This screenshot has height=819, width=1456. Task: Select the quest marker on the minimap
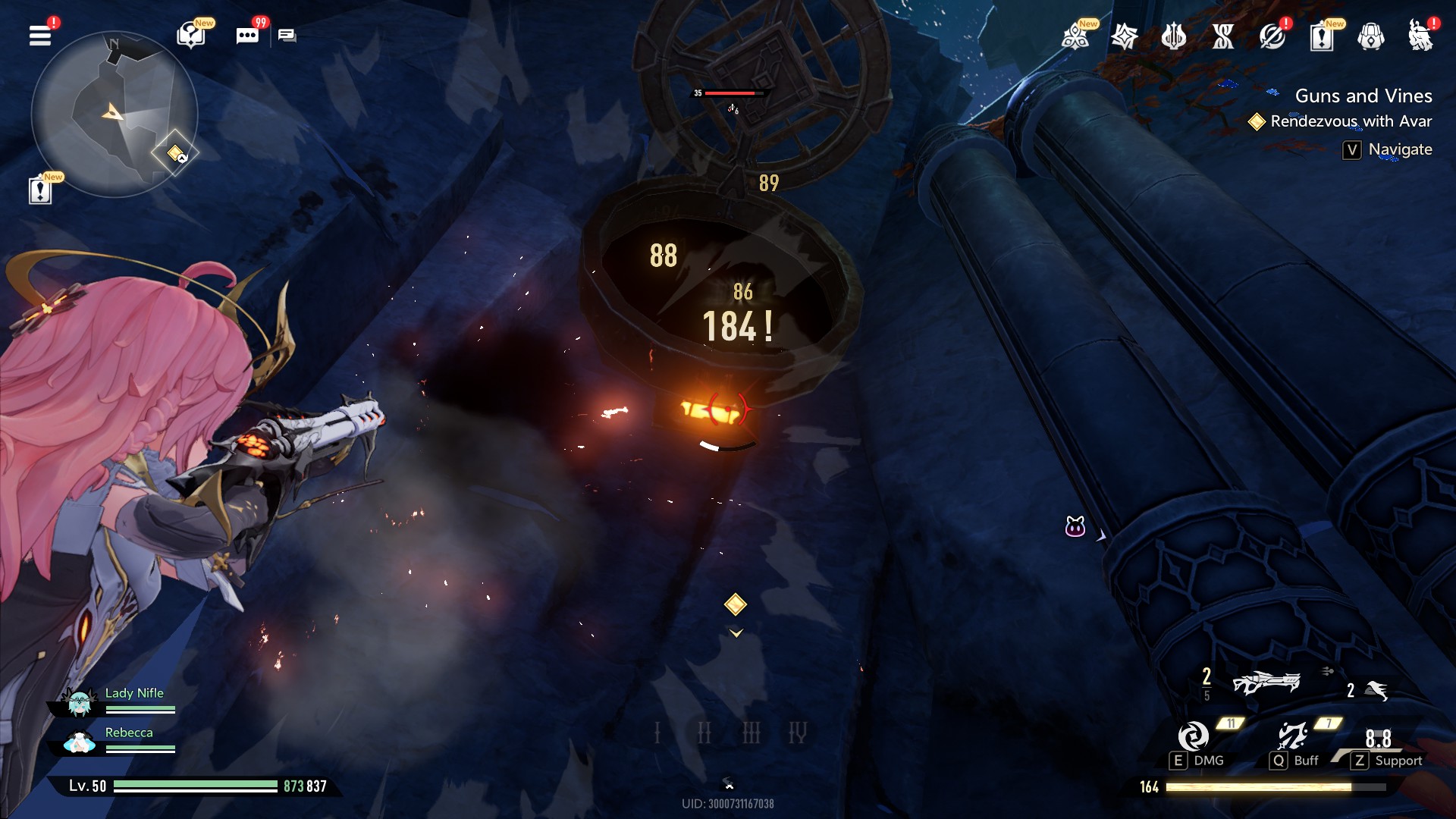point(175,153)
